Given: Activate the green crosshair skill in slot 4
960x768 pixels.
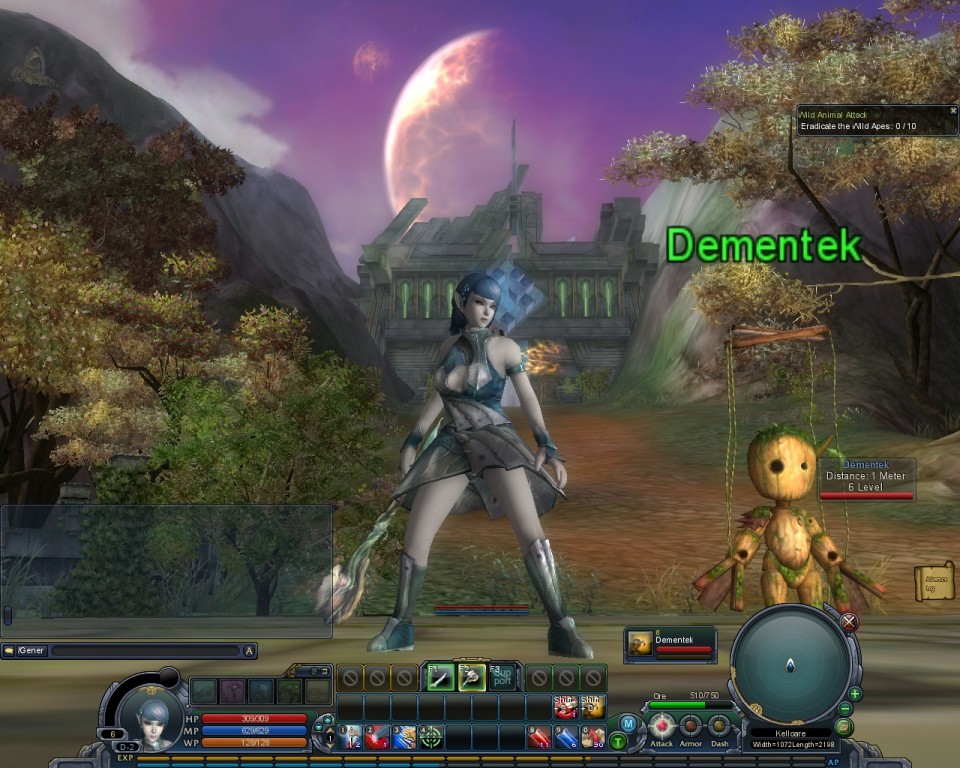Looking at the screenshot, I should (x=431, y=738).
